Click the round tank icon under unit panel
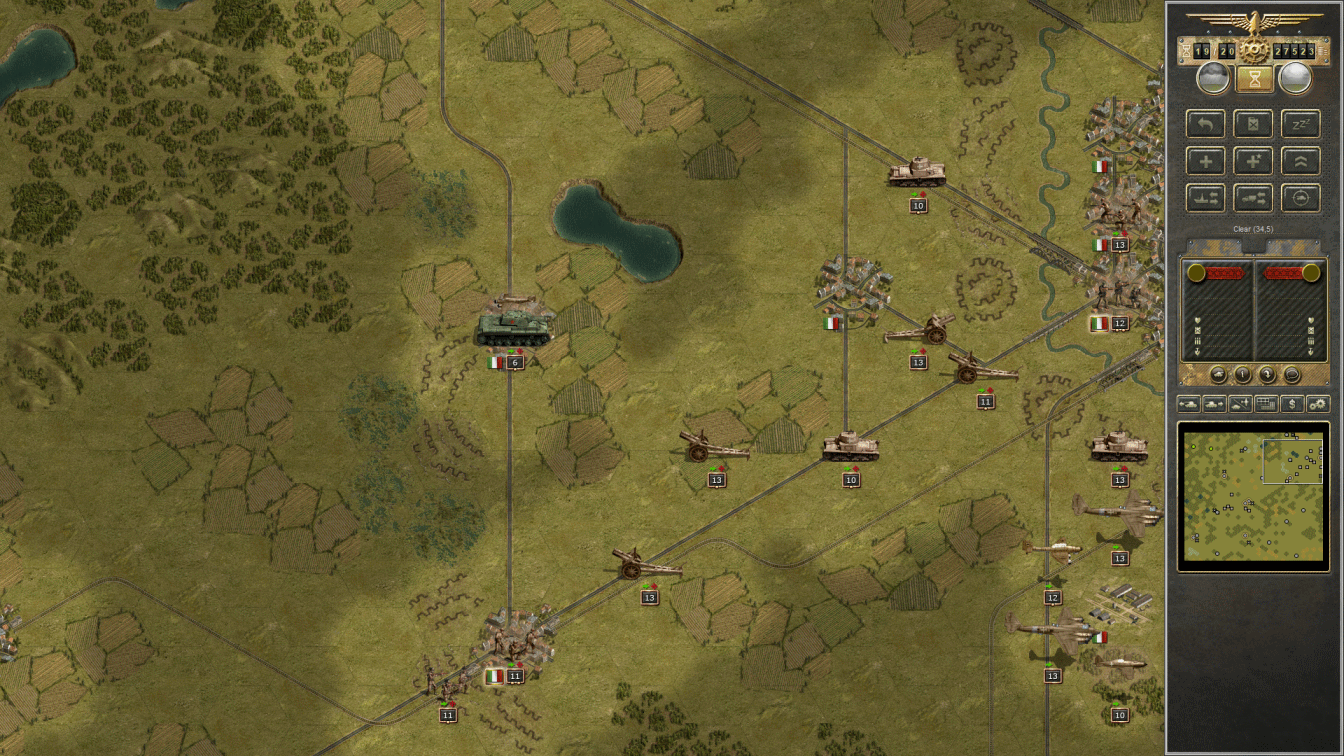The height and width of the screenshot is (756, 1344). [x=1218, y=375]
